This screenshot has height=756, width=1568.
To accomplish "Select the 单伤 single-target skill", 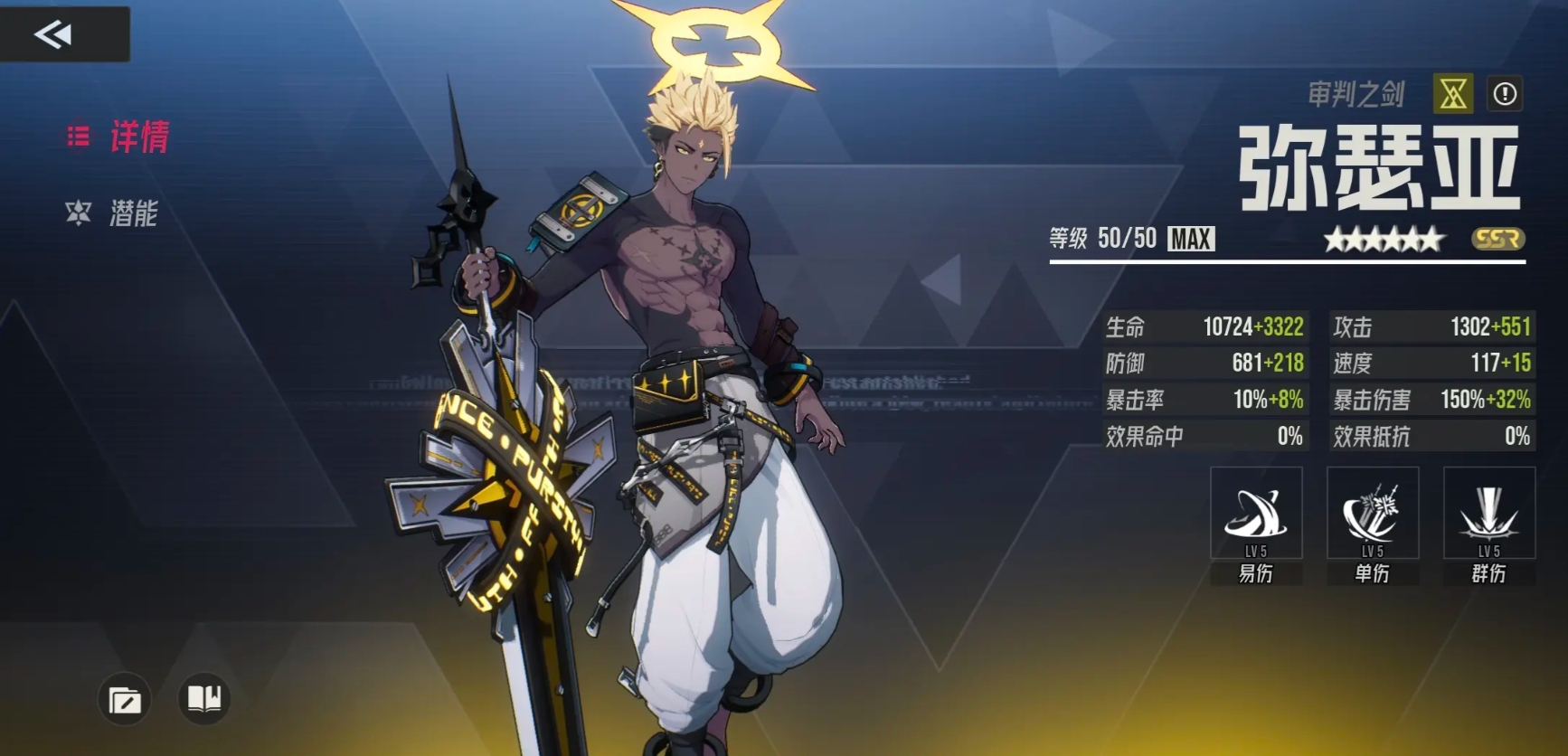I will pos(1372,514).
